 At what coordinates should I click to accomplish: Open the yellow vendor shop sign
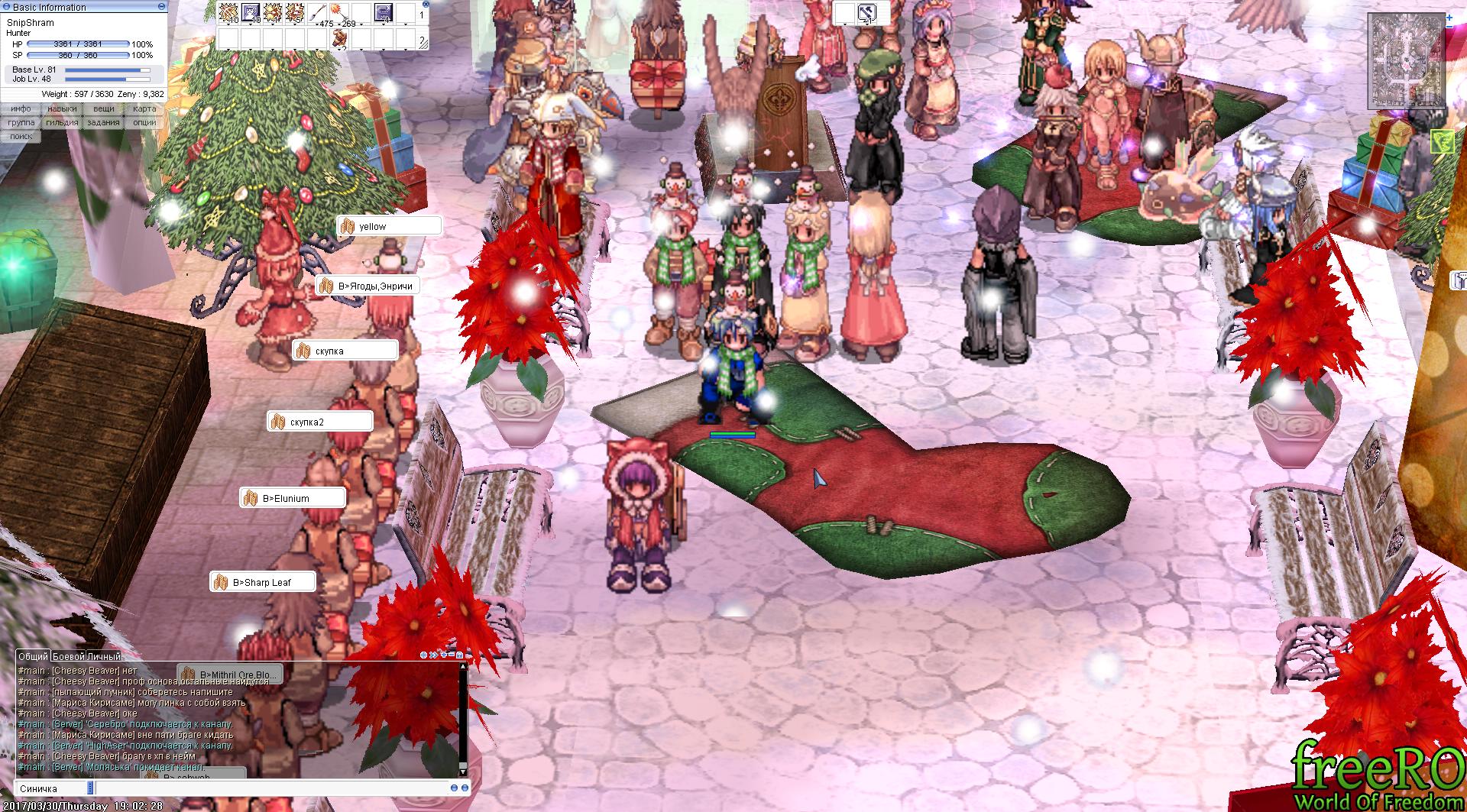(390, 226)
